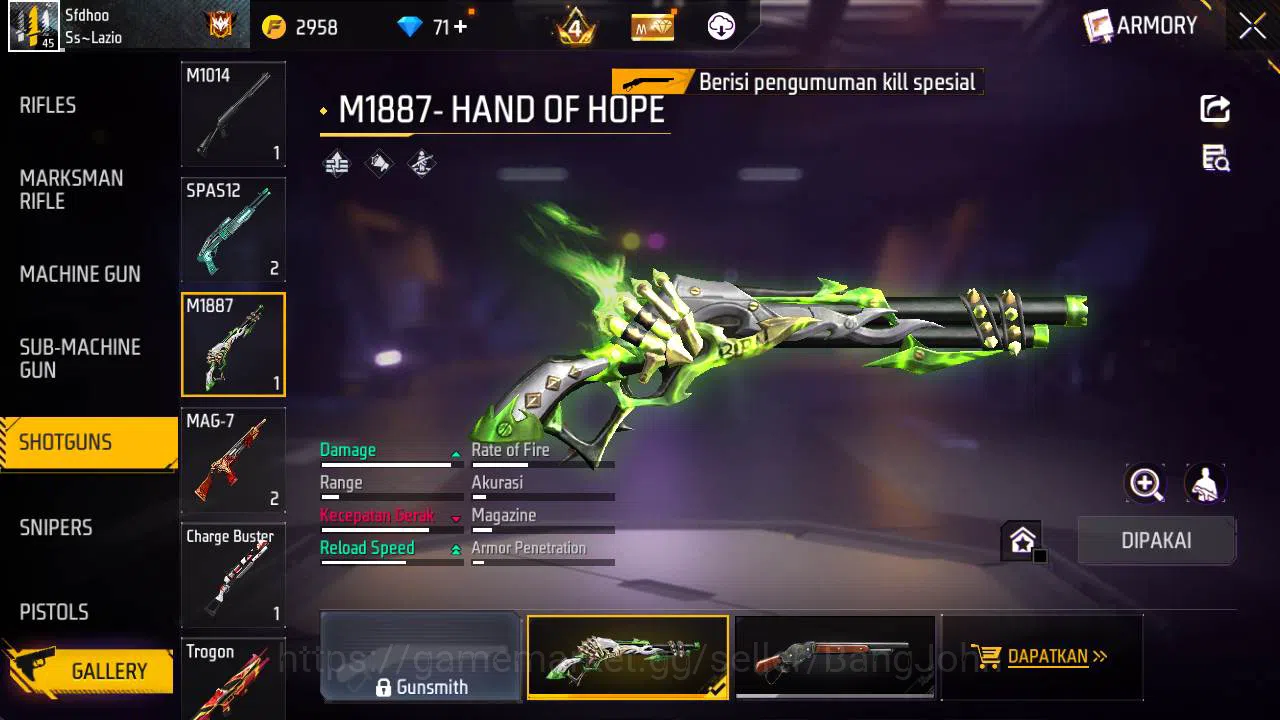The height and width of the screenshot is (720, 1280).
Task: Open the RIFLES category
Action: pyautogui.click(x=47, y=104)
